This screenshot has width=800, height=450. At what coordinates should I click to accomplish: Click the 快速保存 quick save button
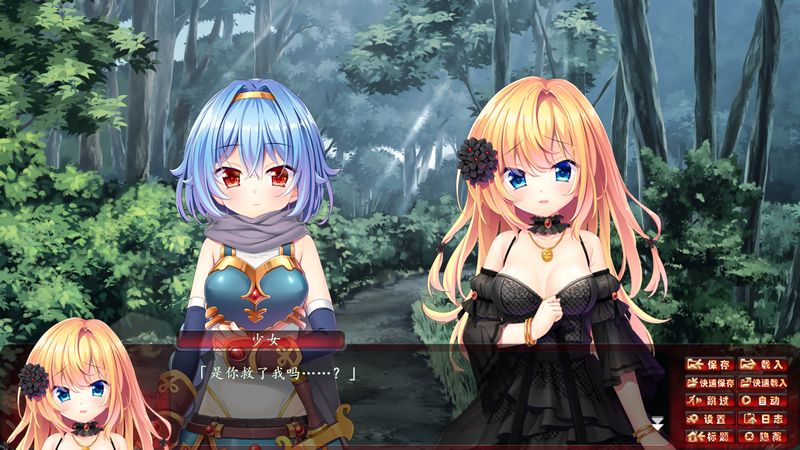[711, 383]
